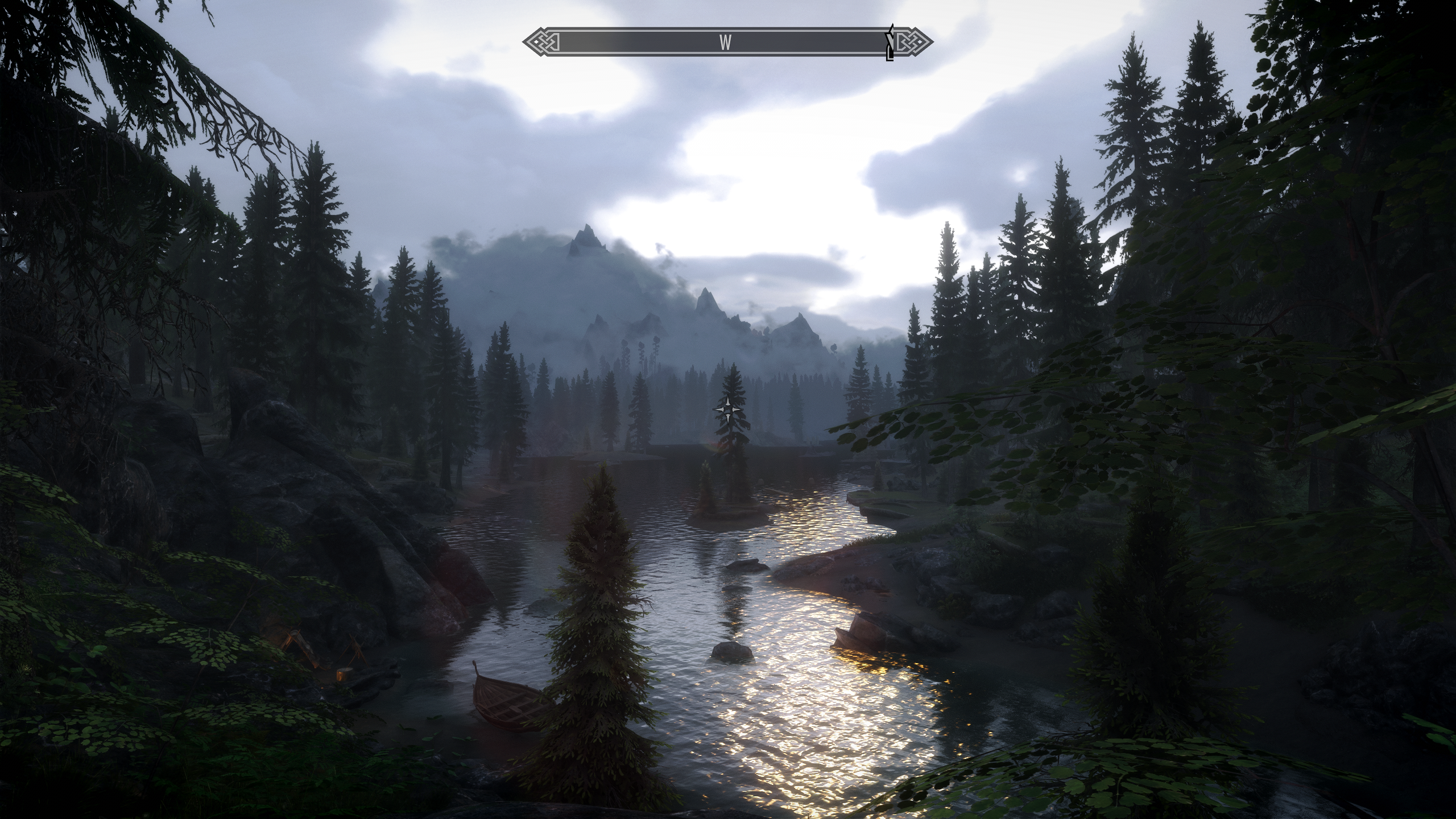Select the location marker on the compass
This screenshot has height=819, width=1456.
890,43
